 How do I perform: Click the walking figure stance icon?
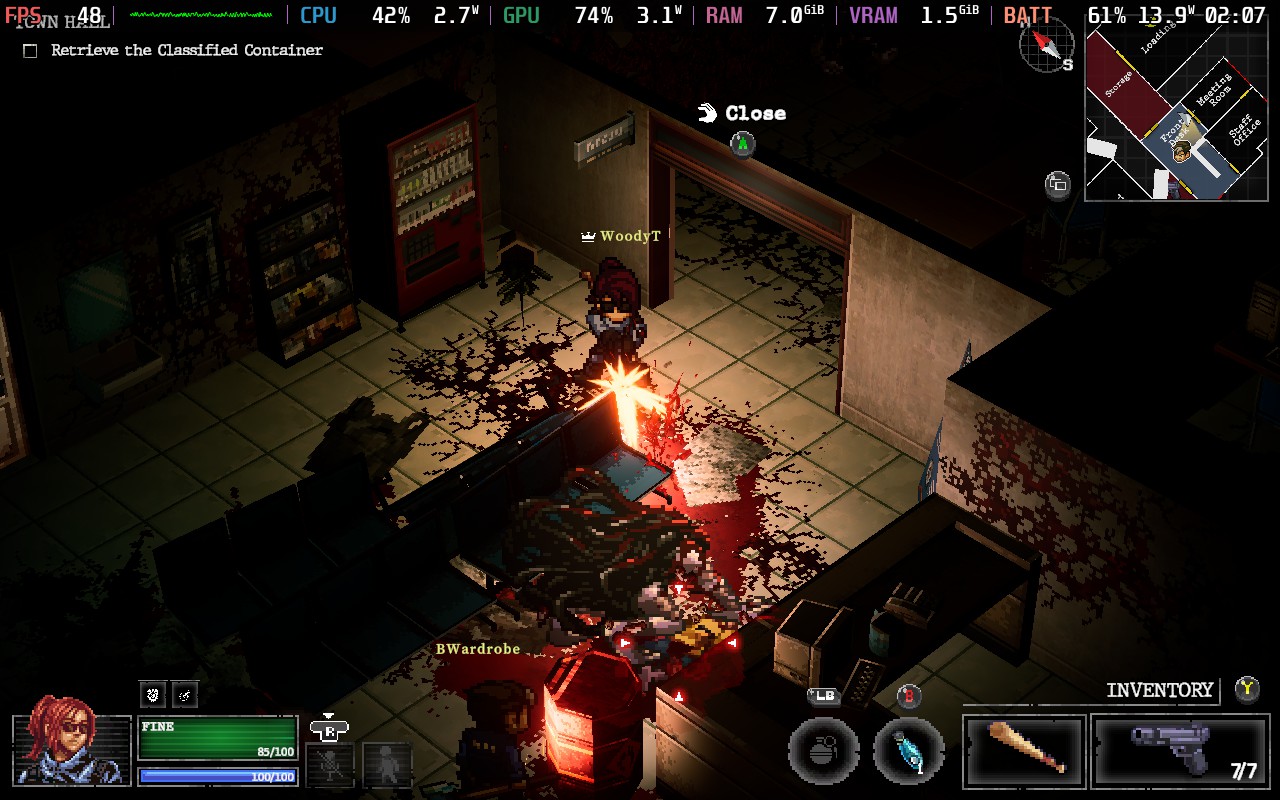[x=387, y=765]
